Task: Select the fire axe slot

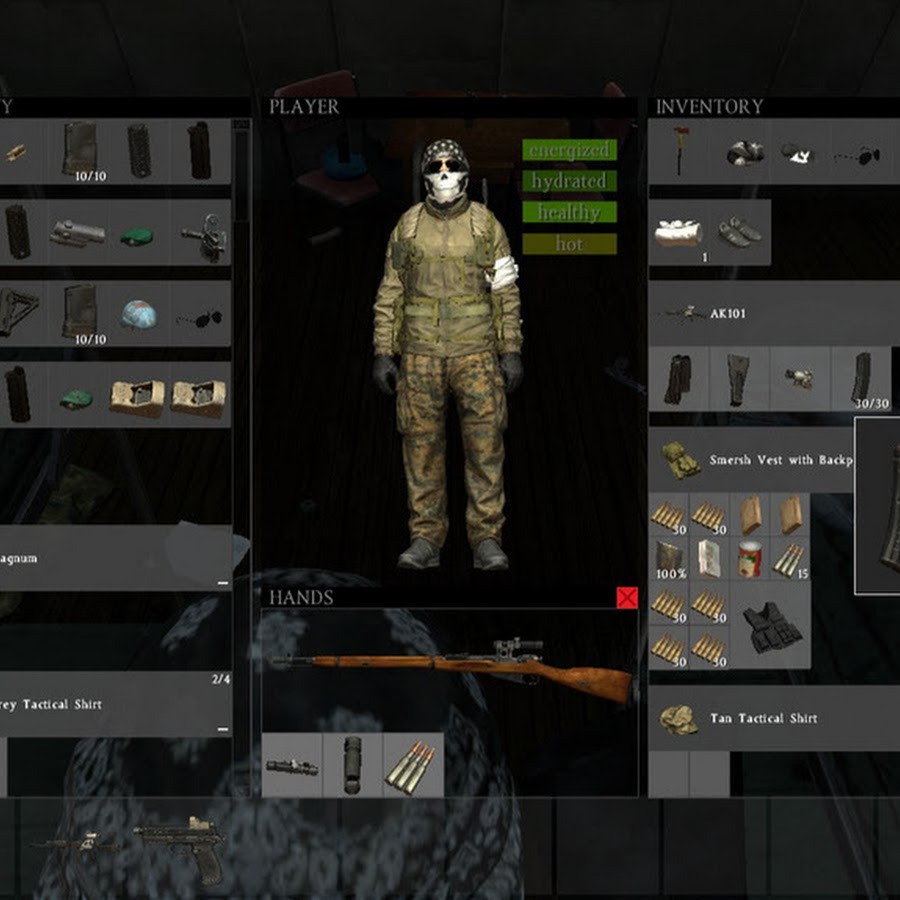Action: [681, 152]
